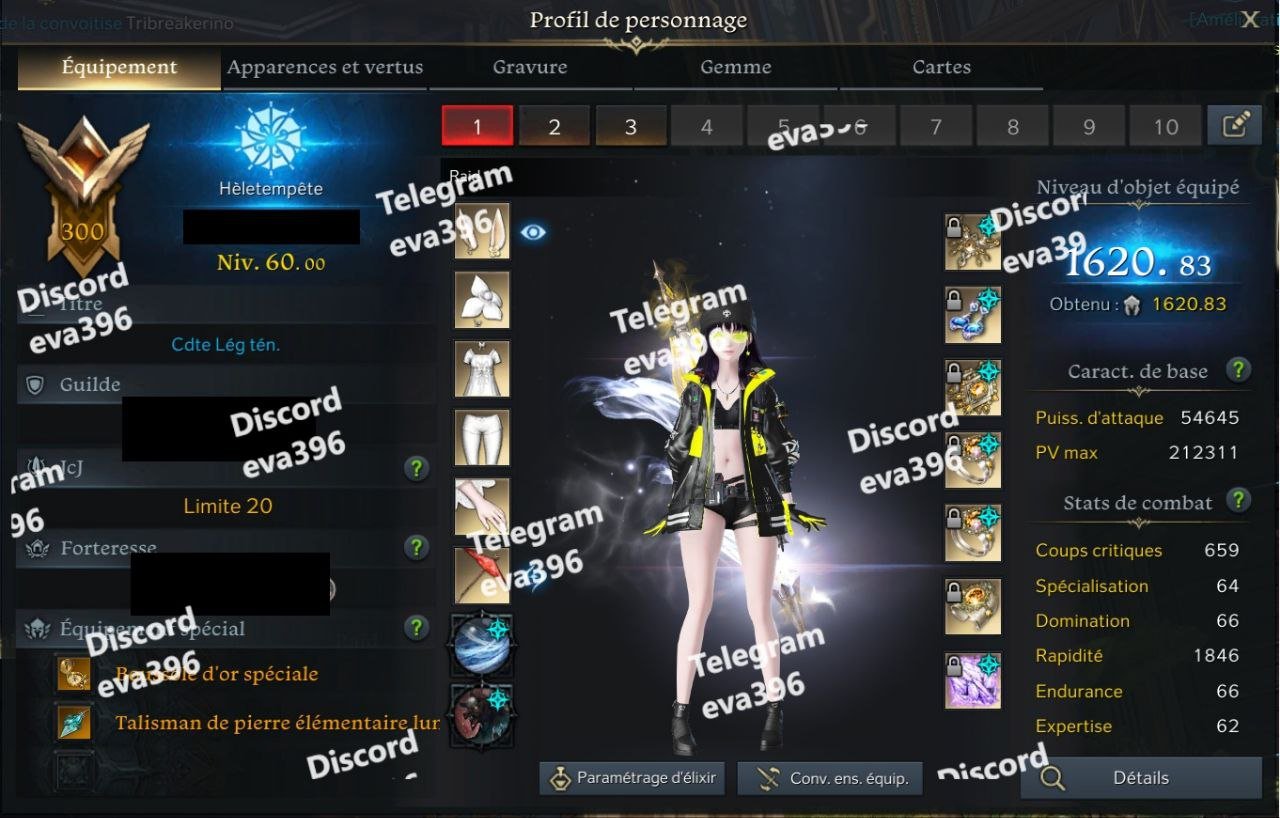Screen dimensions: 1280x818
Task: Open help for Caract. de base
Action: 1238,369
